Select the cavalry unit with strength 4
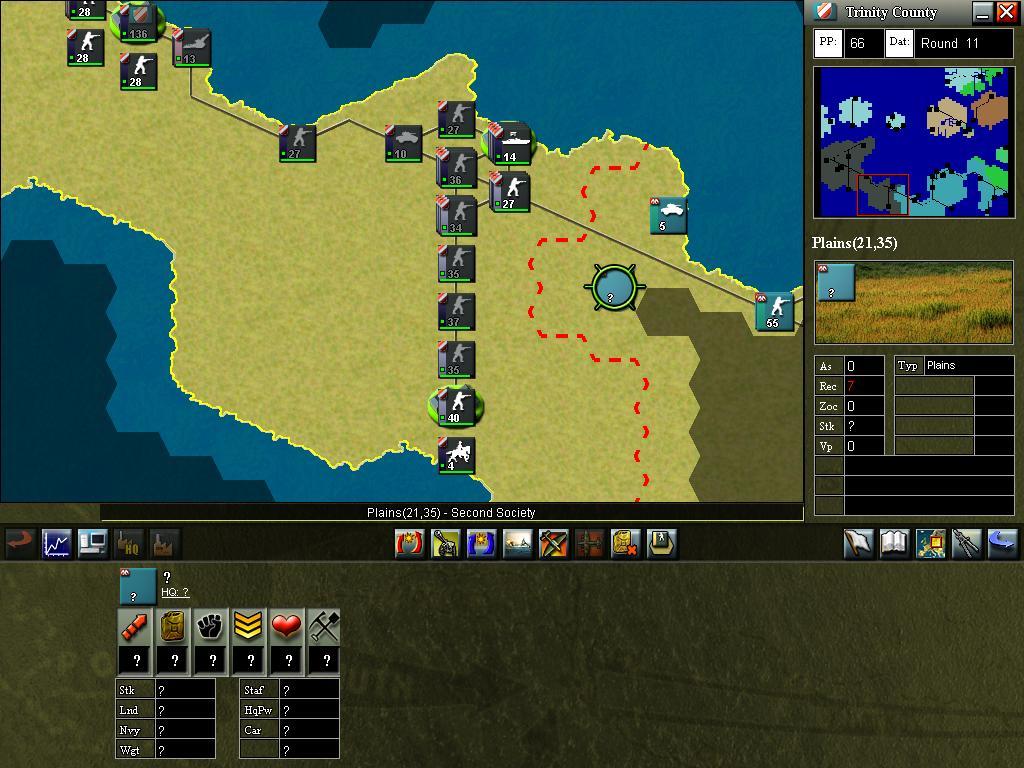The height and width of the screenshot is (768, 1024). tap(456, 455)
